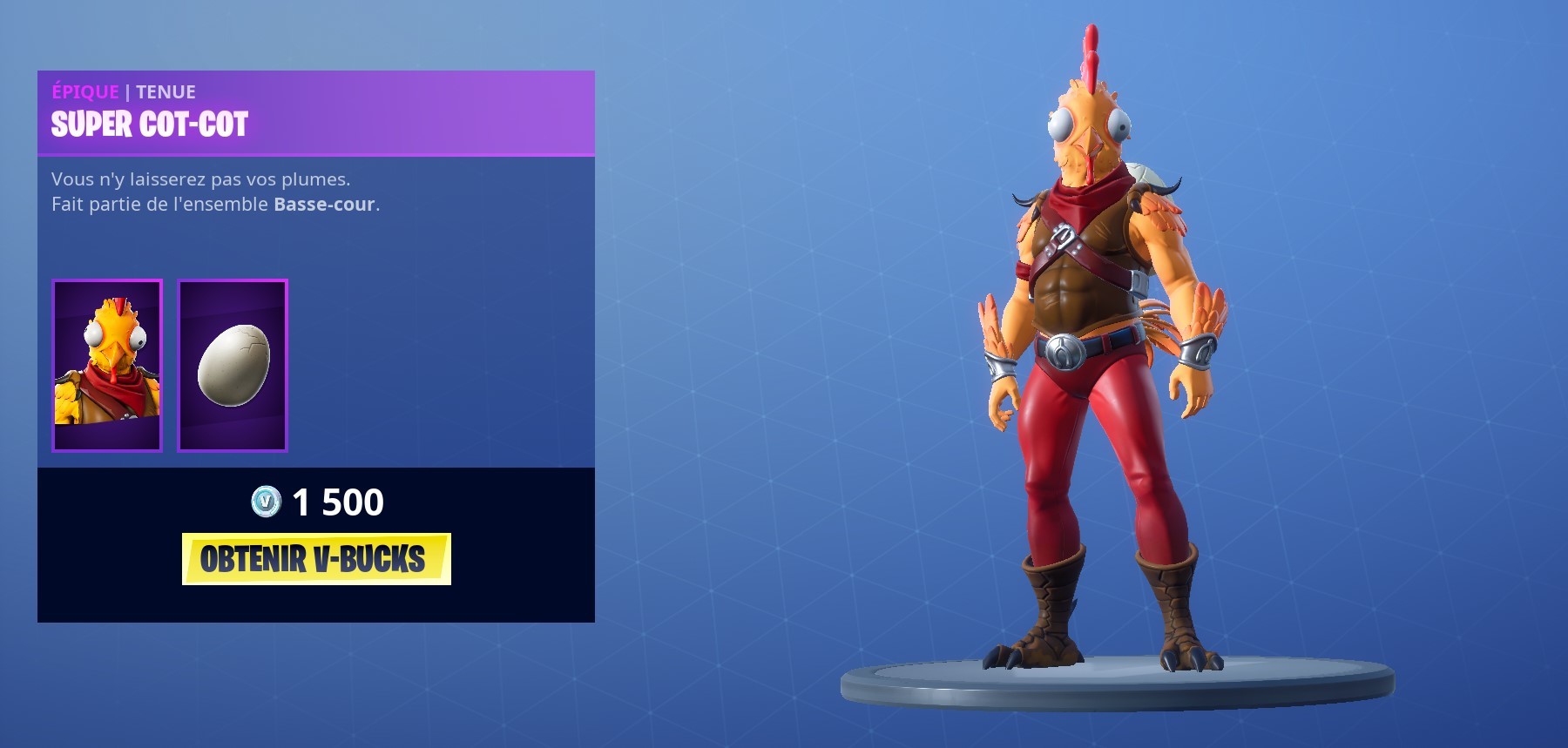Click the ÉPIQUE rarity label
The height and width of the screenshot is (748, 1568).
pos(84,91)
